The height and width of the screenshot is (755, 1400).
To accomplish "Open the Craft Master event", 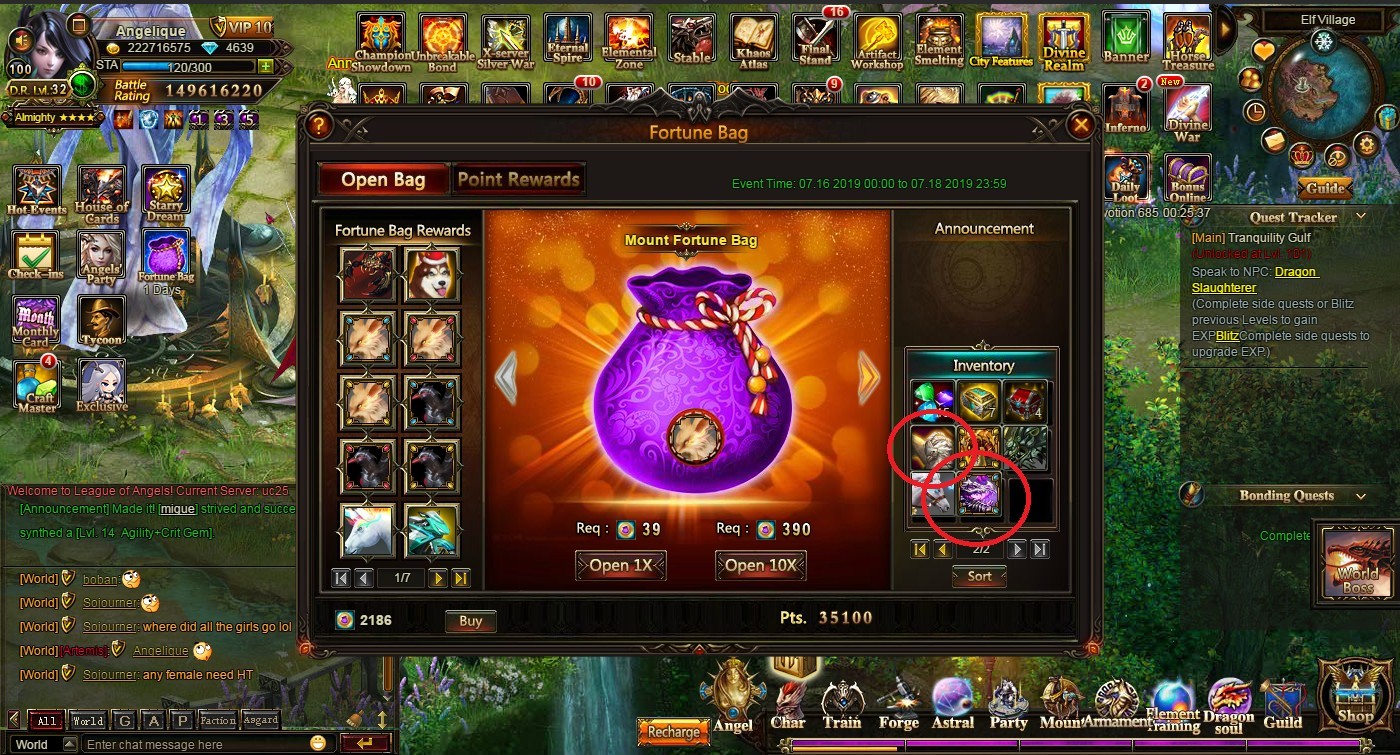I will (x=36, y=385).
